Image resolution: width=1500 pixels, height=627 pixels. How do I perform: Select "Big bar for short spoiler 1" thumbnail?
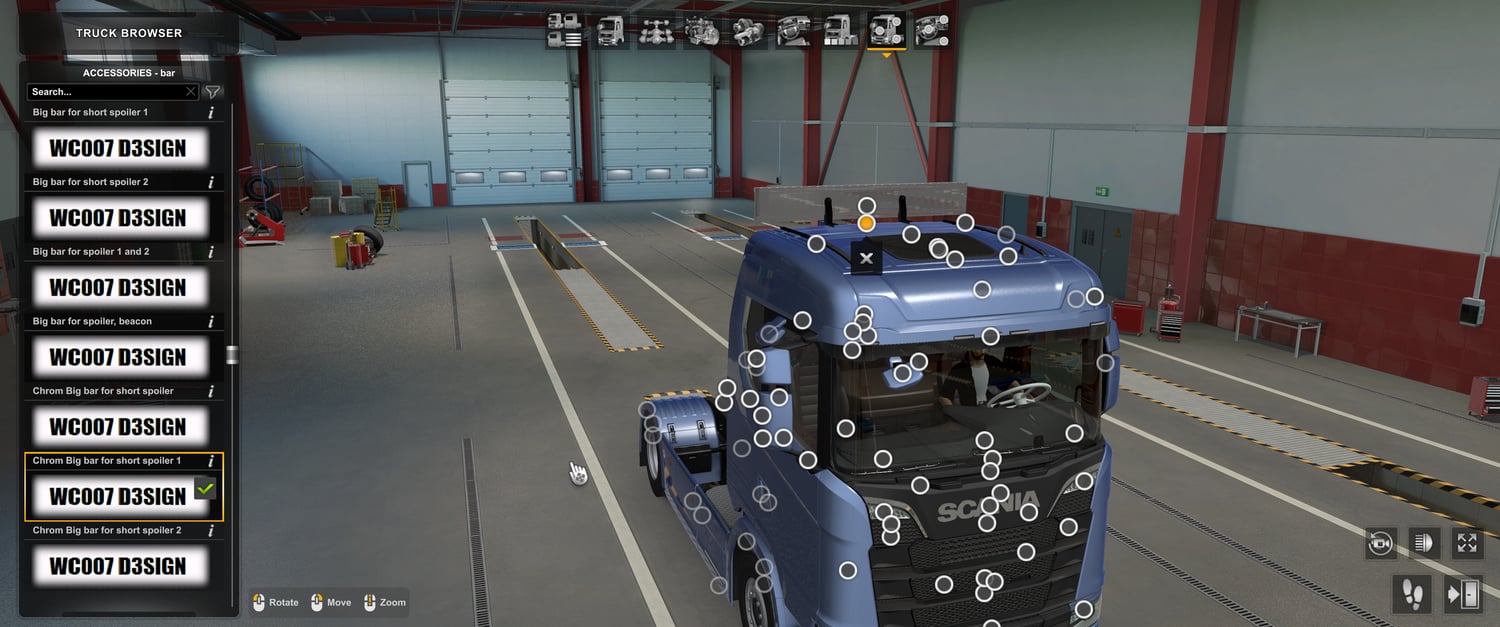(x=118, y=149)
